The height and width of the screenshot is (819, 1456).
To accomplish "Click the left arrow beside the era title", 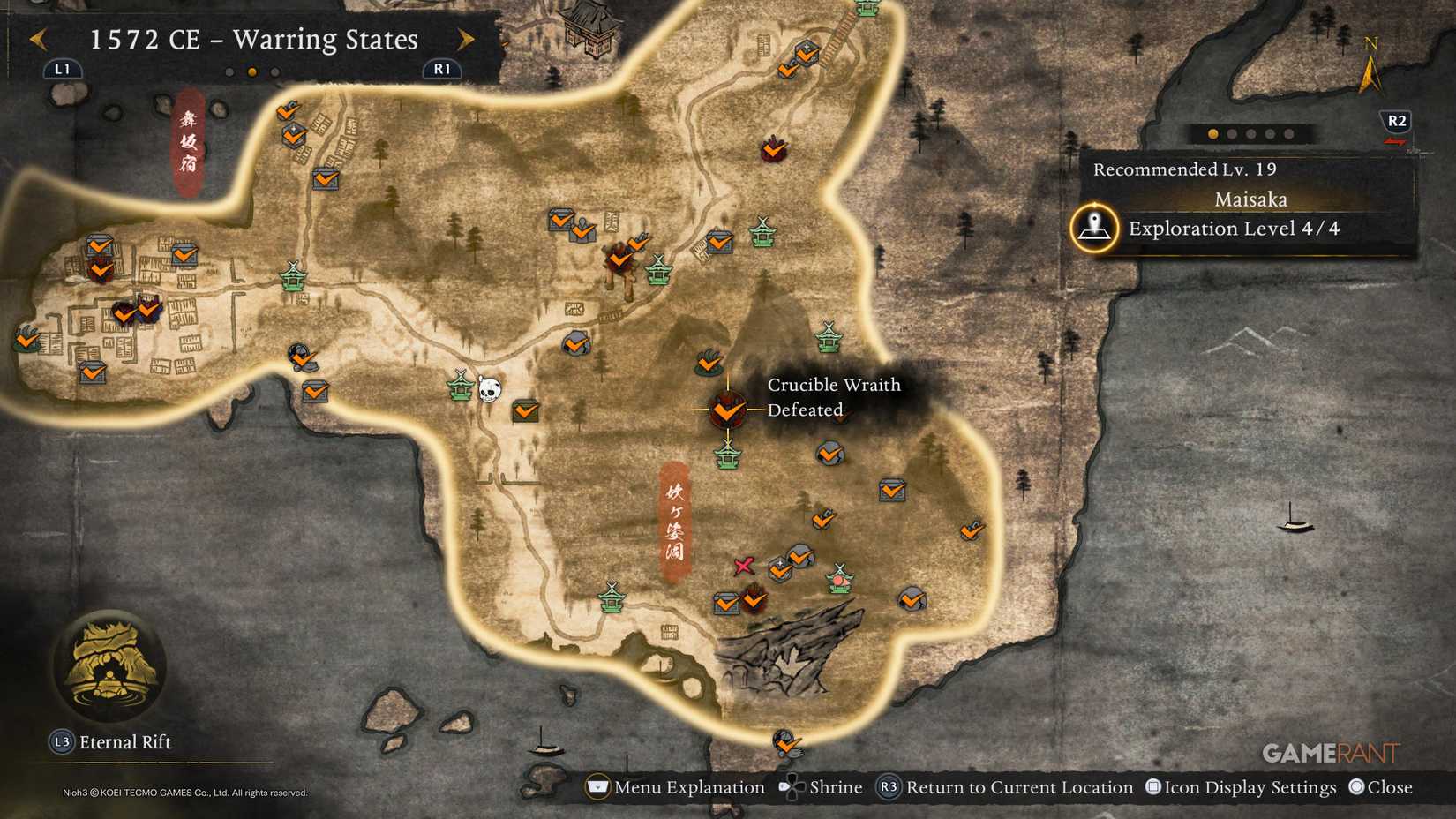I will (x=36, y=40).
